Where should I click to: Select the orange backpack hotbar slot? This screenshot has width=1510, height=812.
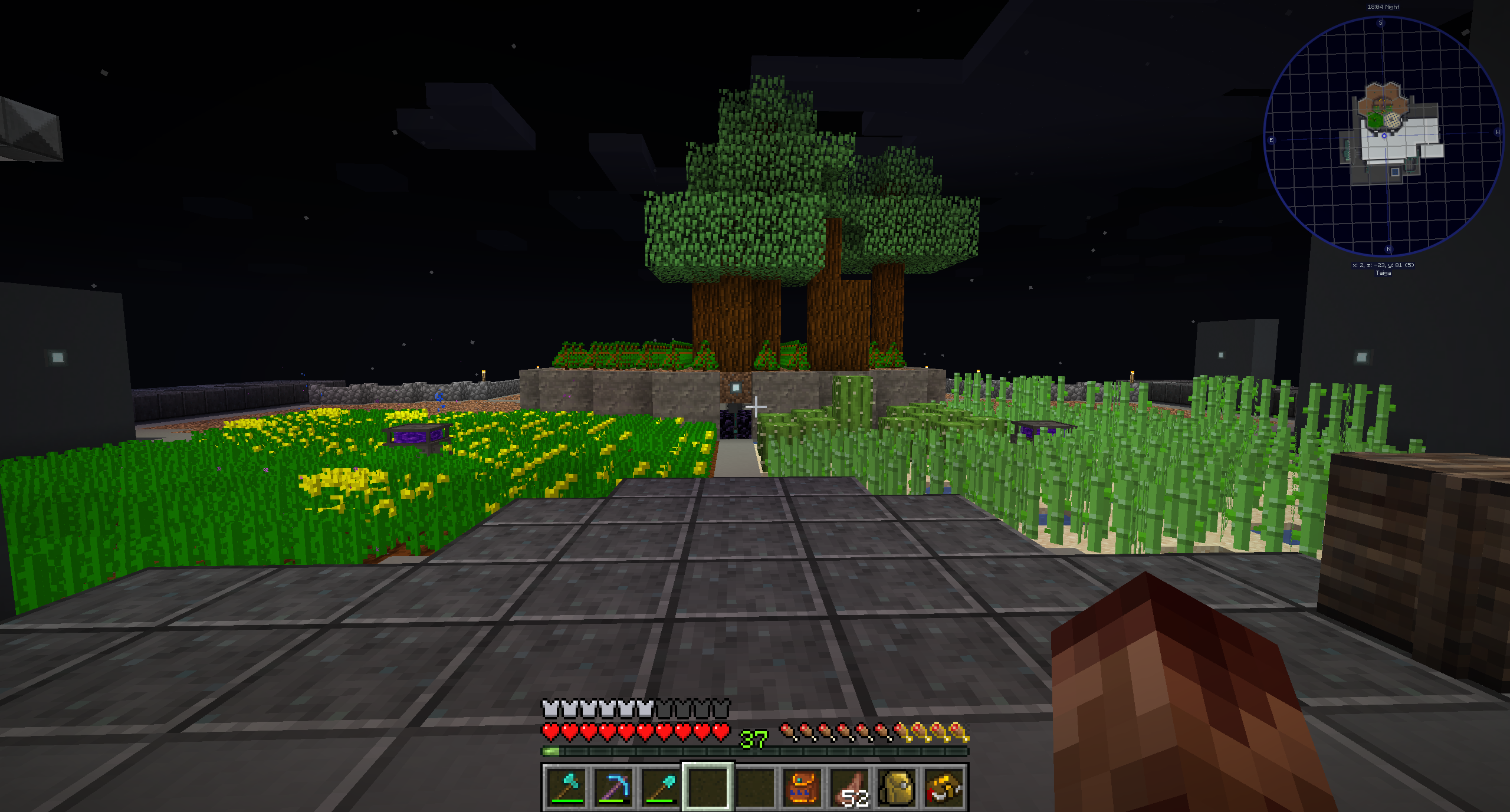click(x=802, y=787)
